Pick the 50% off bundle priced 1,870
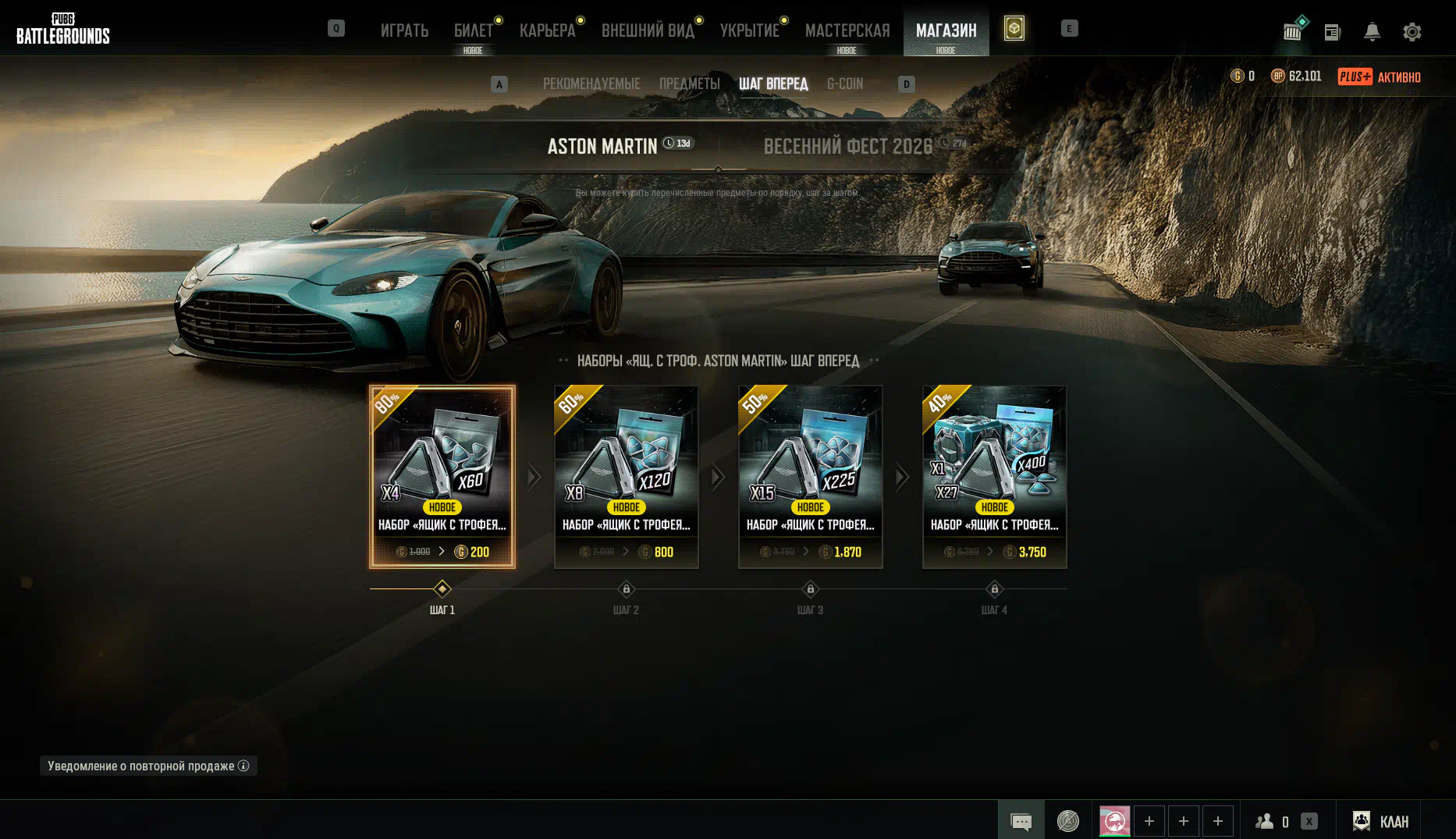Image resolution: width=1456 pixels, height=839 pixels. 811,476
